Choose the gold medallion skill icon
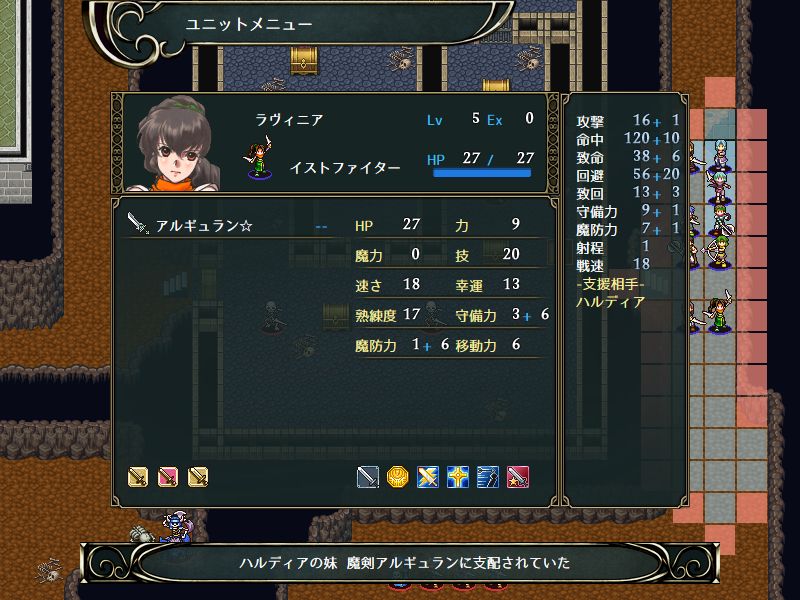The image size is (800, 600). coord(398,477)
